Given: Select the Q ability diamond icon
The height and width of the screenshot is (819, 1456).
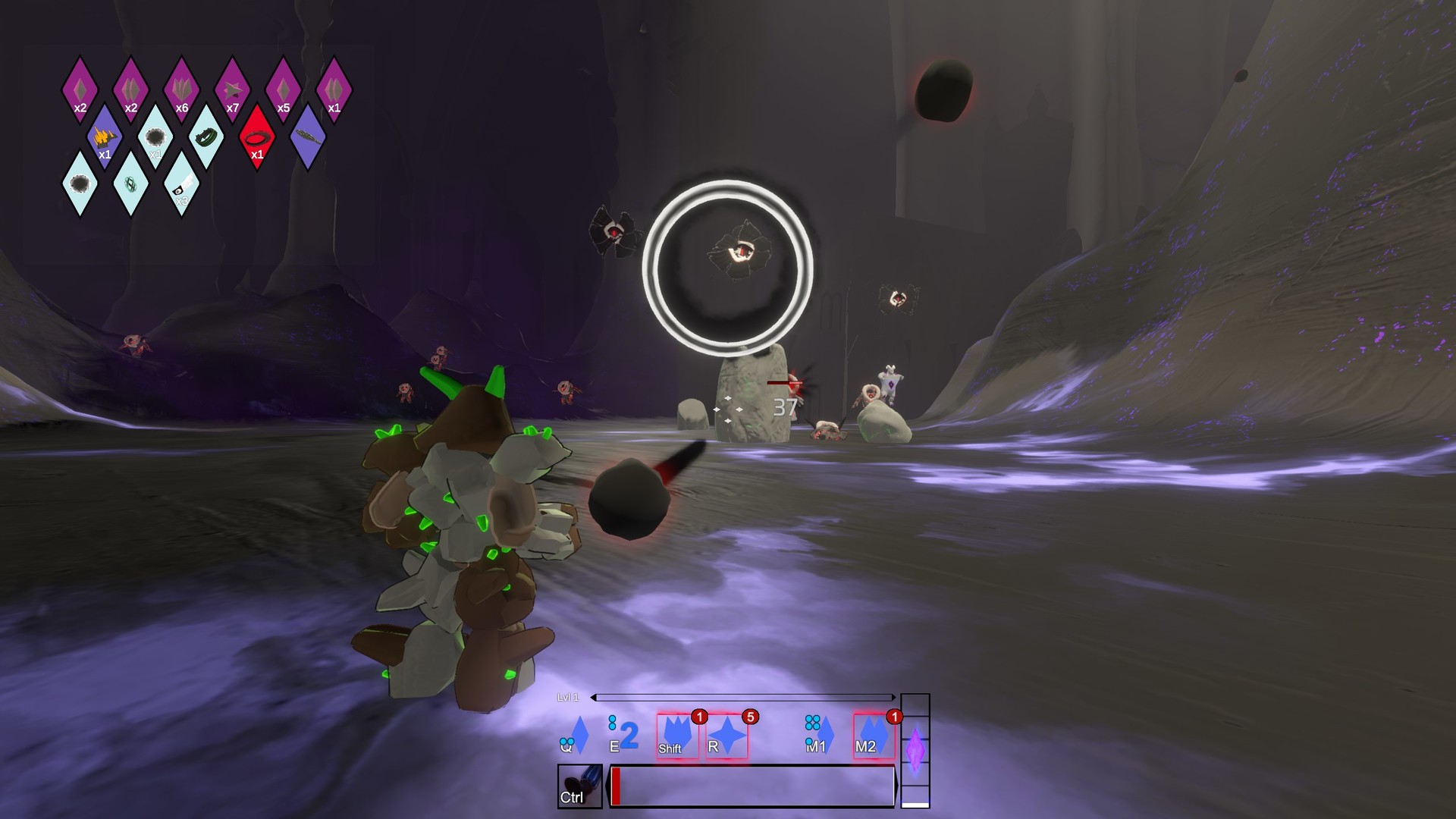Looking at the screenshot, I should (580, 736).
